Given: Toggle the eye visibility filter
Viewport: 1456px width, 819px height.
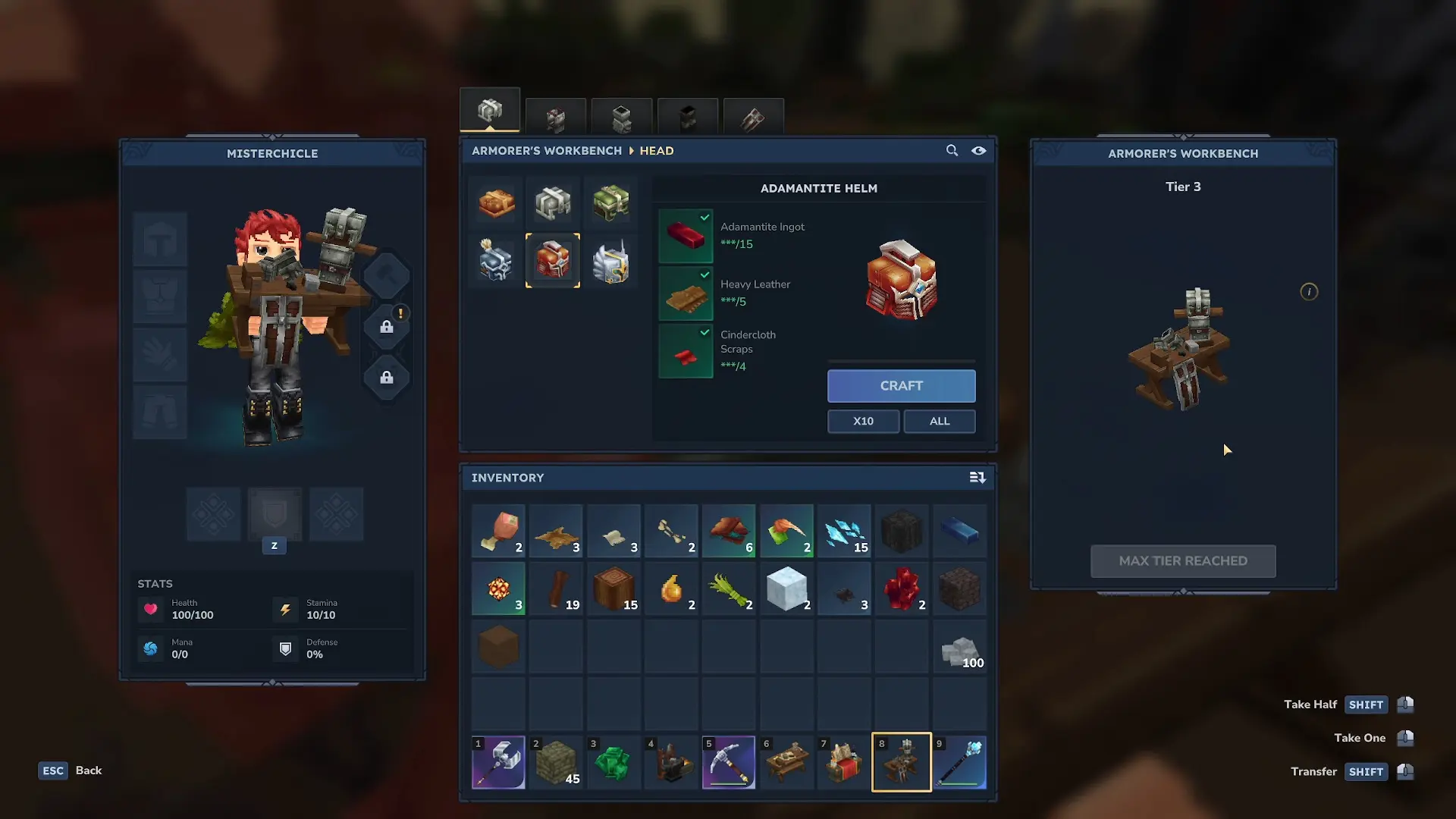Looking at the screenshot, I should (979, 151).
